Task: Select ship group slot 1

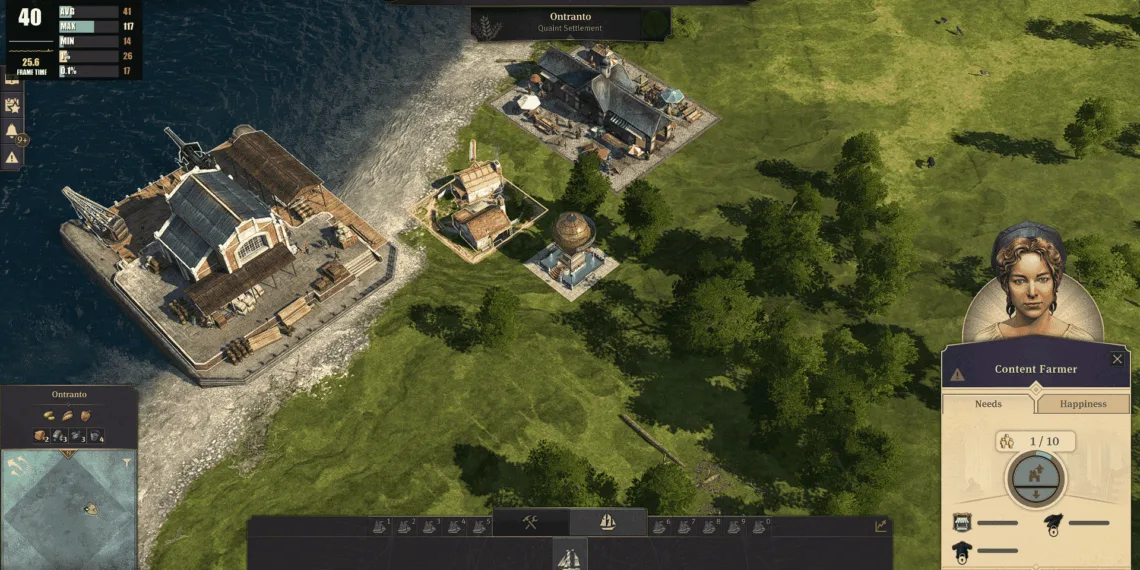Action: [x=380, y=526]
